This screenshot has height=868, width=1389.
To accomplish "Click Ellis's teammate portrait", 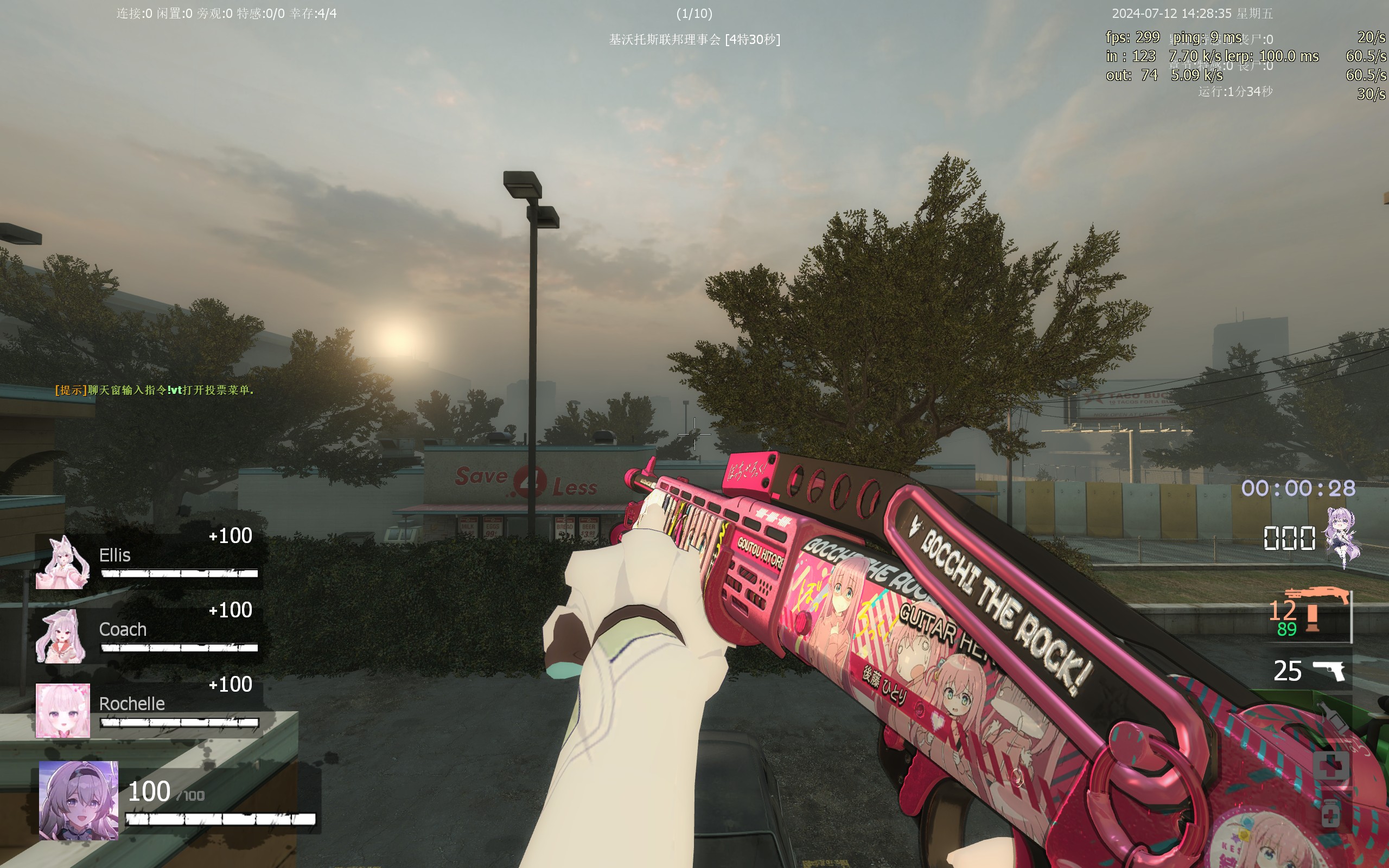I will 62,563.
